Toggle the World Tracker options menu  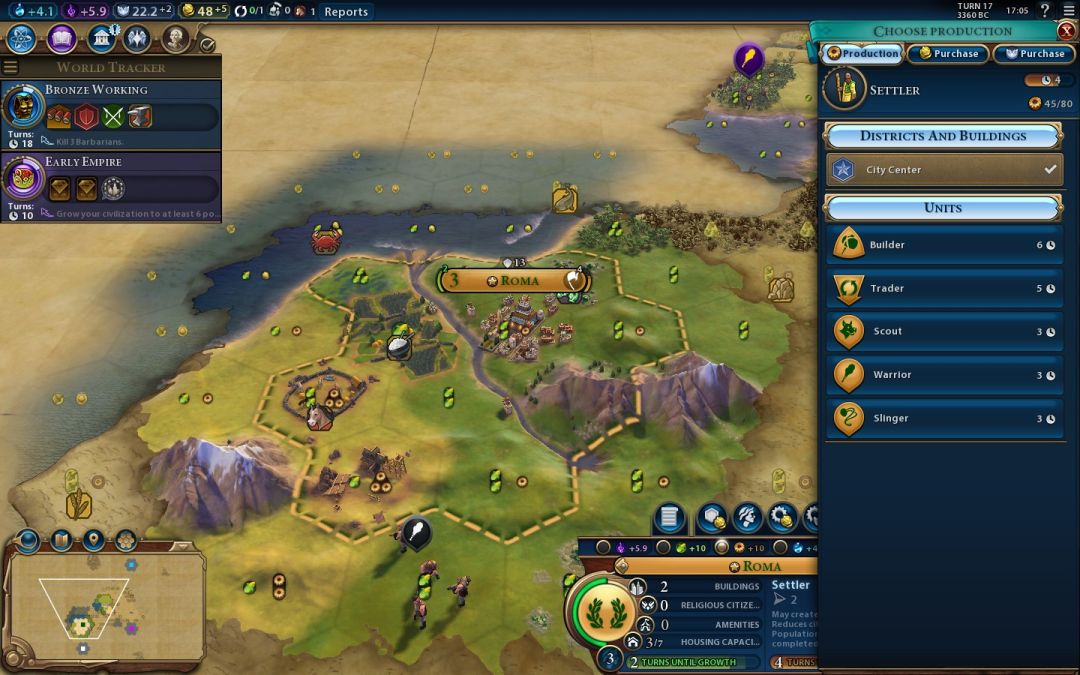pos(11,67)
